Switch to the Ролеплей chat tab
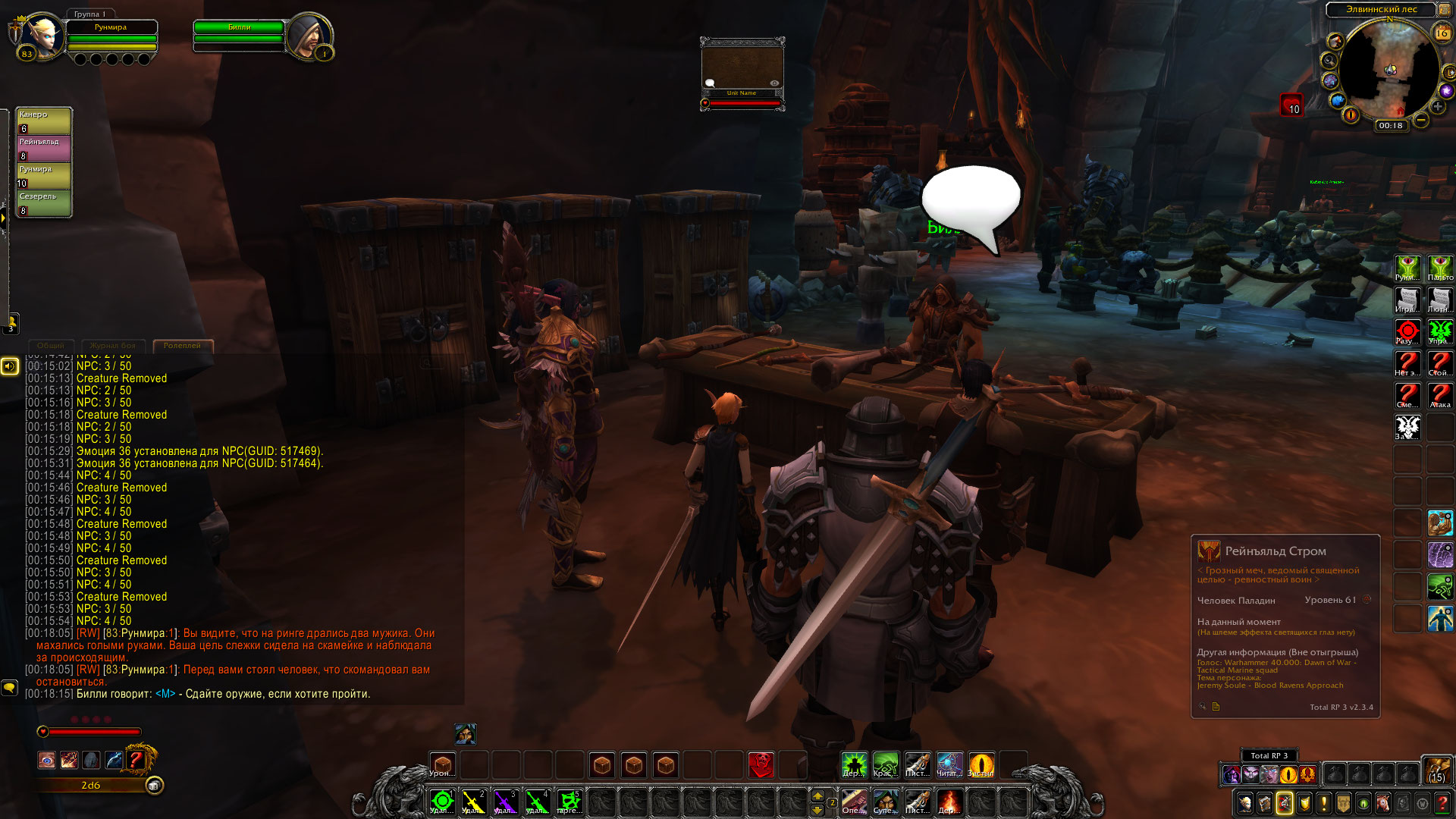This screenshot has height=819, width=1456. tap(183, 346)
